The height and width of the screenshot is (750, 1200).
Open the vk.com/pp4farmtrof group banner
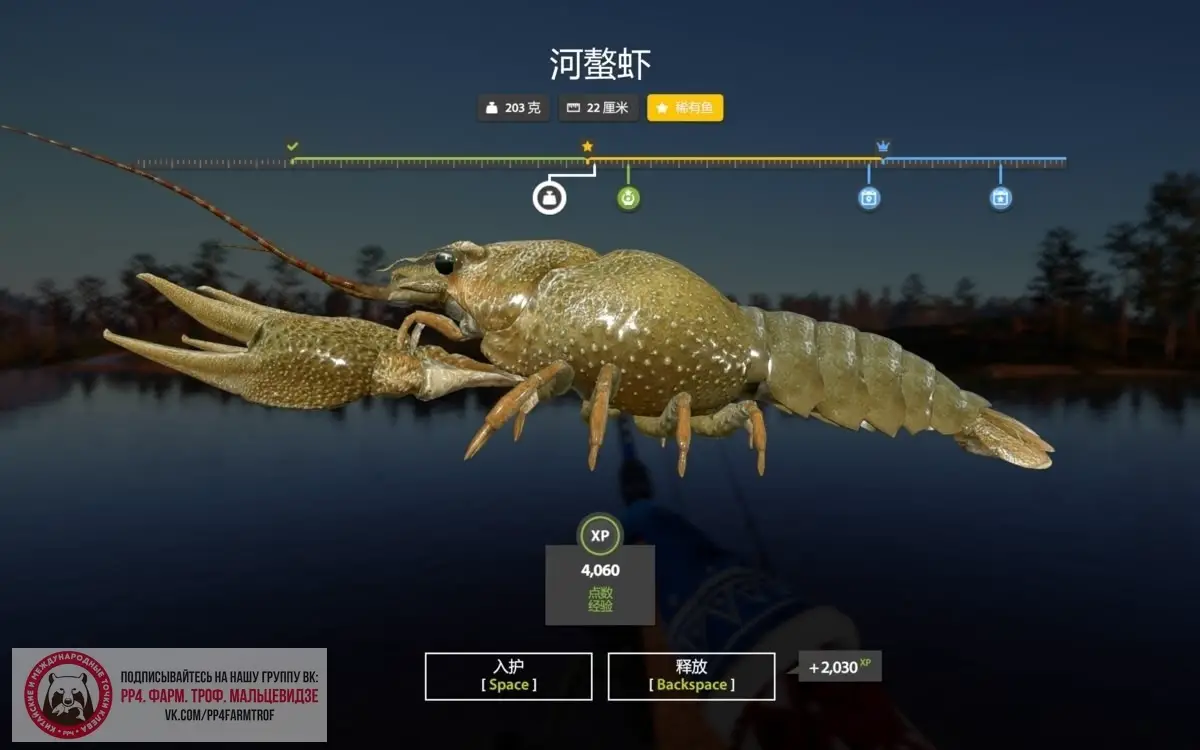point(170,695)
